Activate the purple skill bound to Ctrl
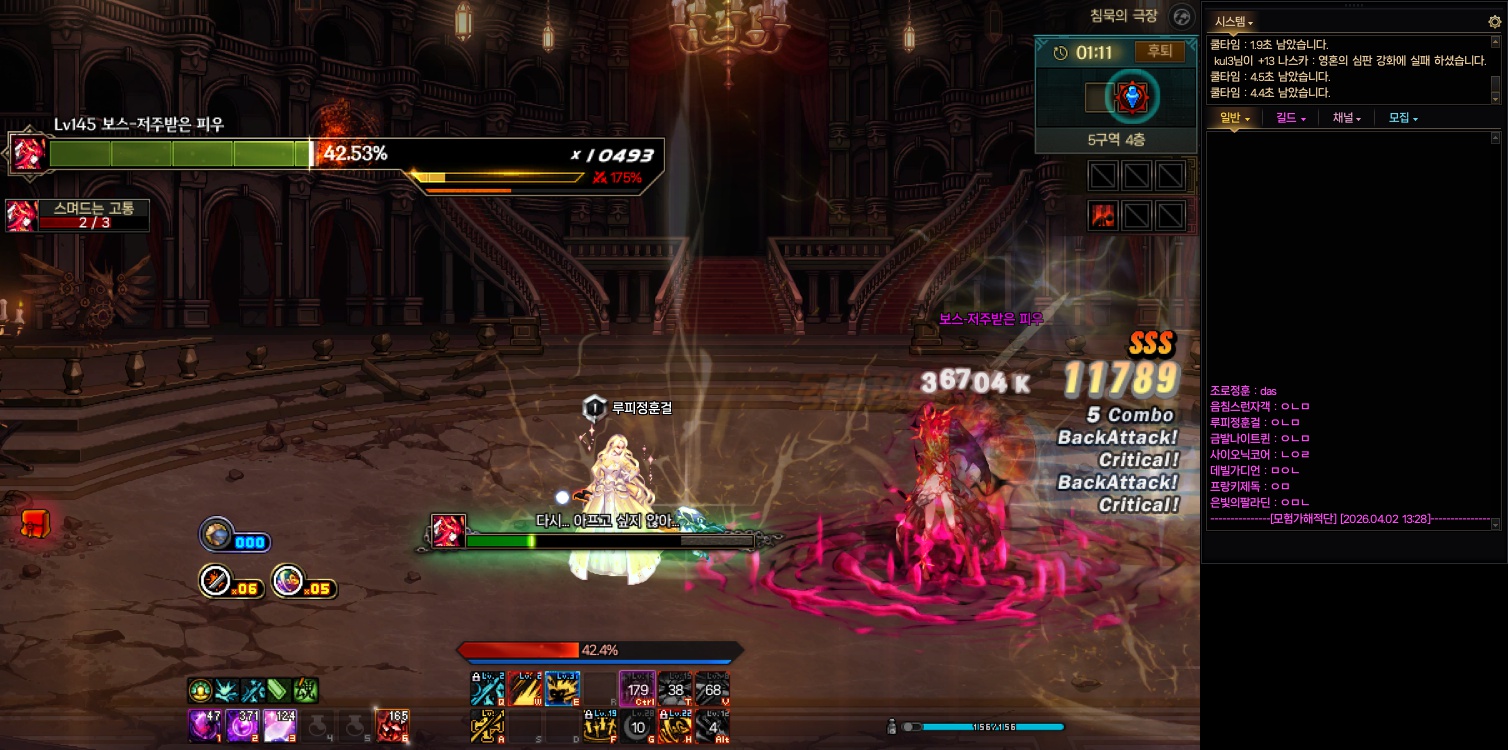Image resolution: width=1508 pixels, height=750 pixels. 637,689
